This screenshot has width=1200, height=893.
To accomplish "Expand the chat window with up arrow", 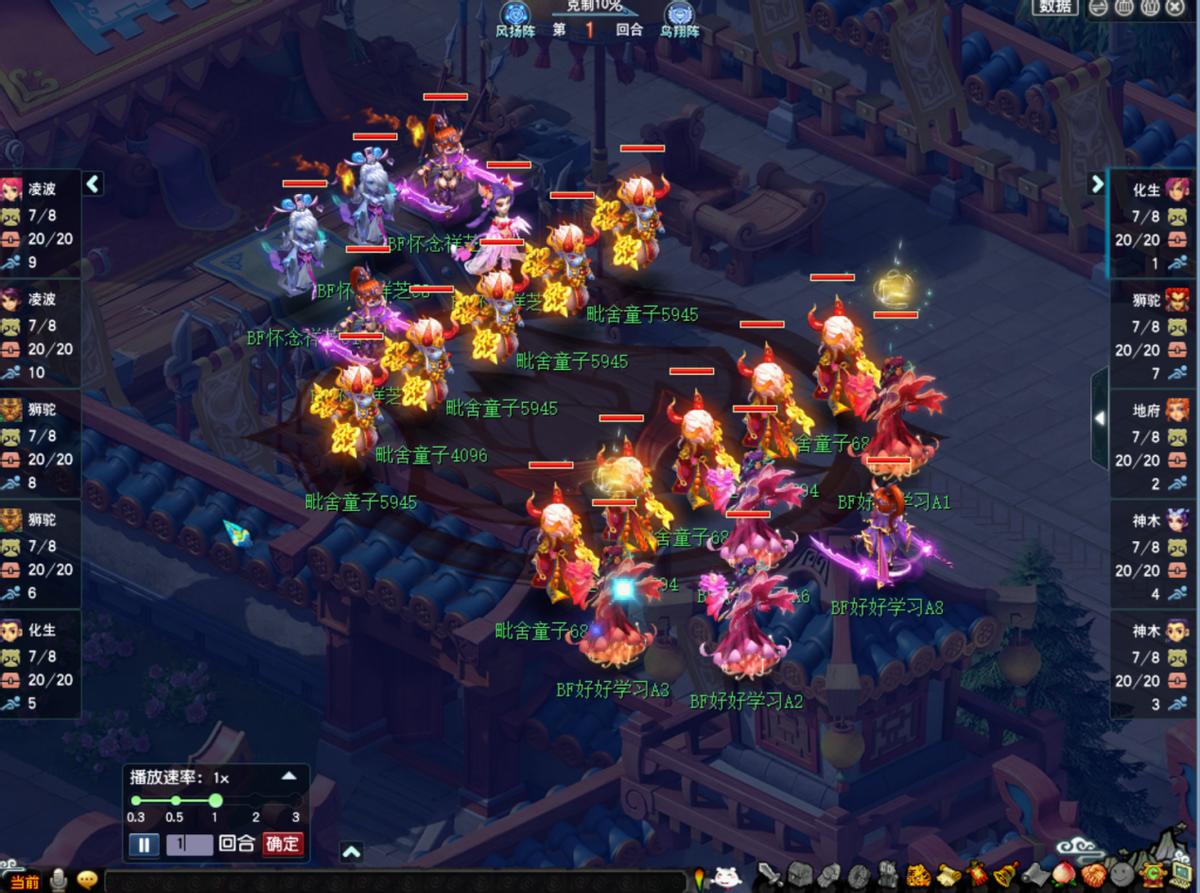I will (351, 852).
